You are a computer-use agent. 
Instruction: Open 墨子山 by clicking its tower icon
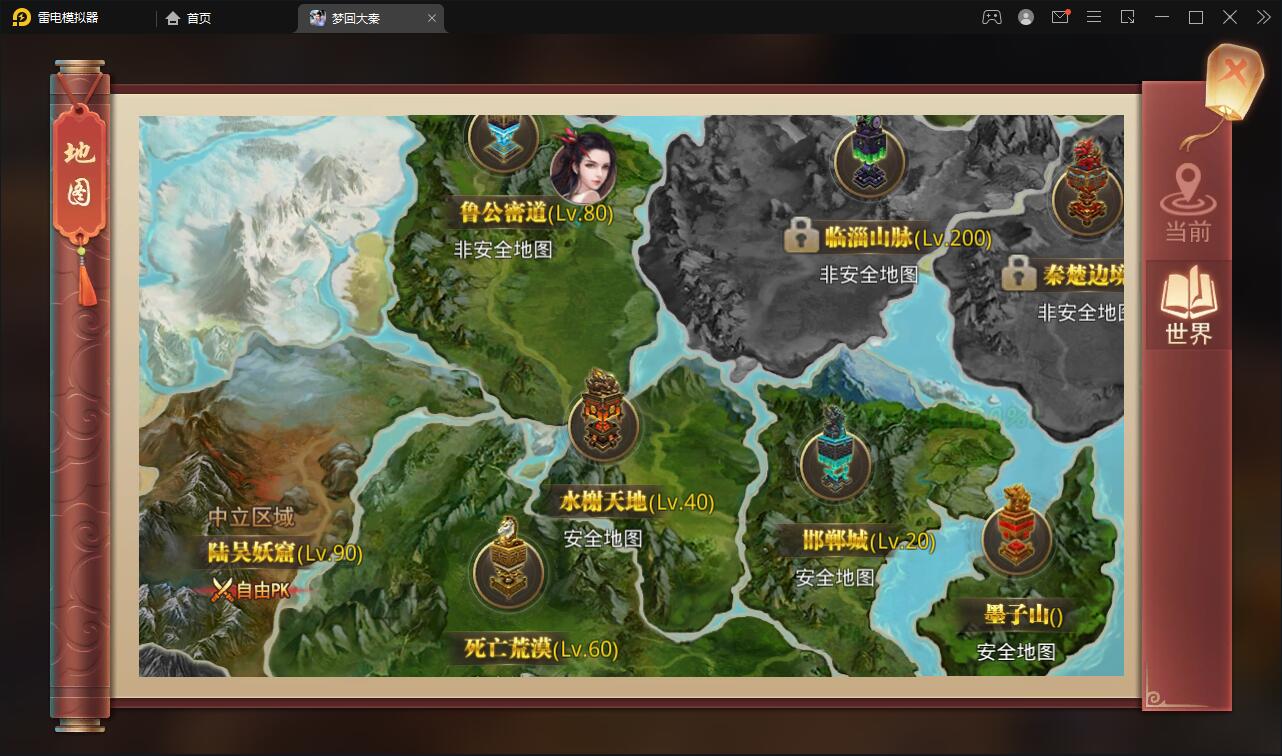click(x=1015, y=540)
